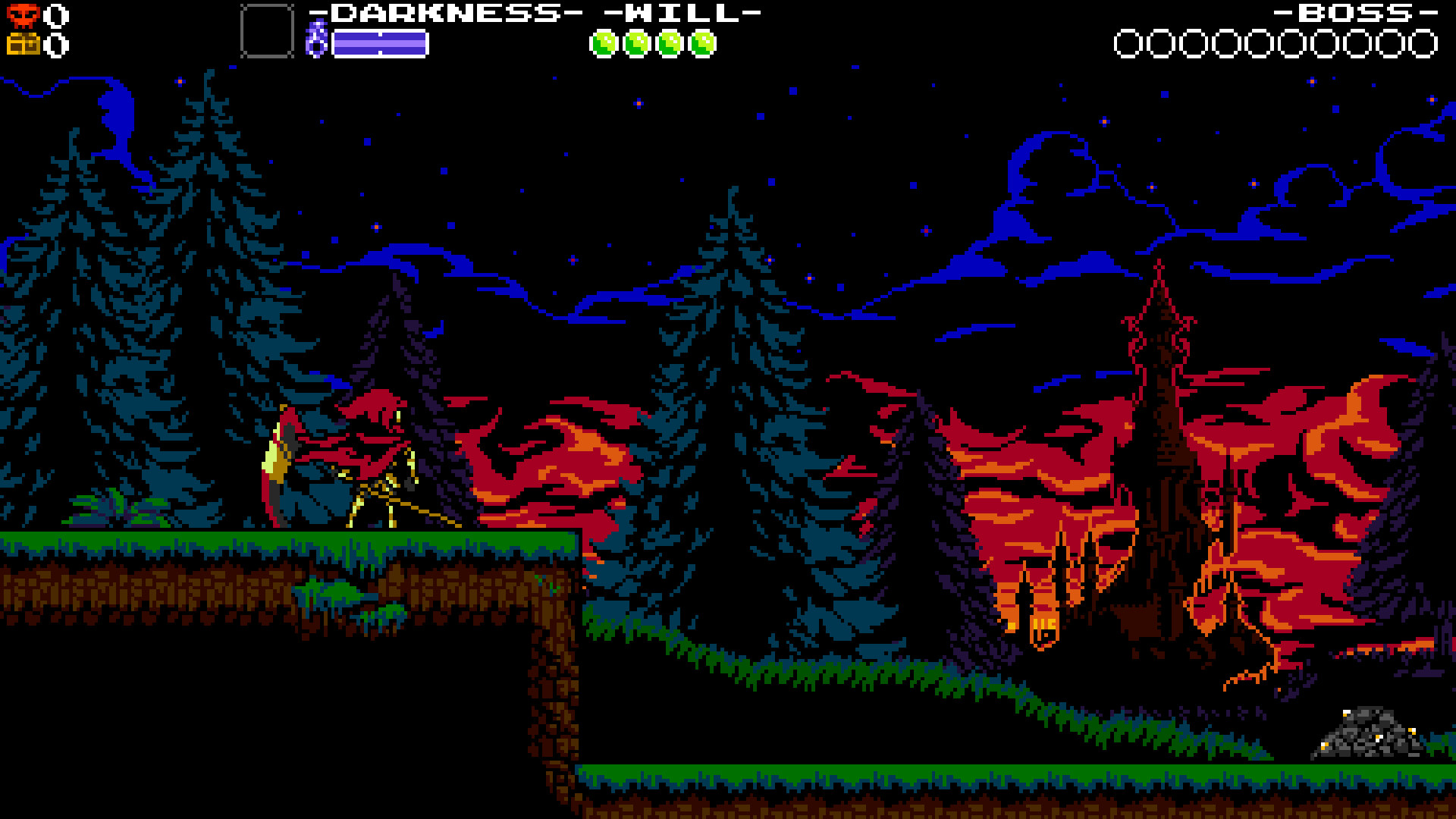Click the purple scythe curio icon
This screenshot has width=1456, height=819.
[x=318, y=38]
